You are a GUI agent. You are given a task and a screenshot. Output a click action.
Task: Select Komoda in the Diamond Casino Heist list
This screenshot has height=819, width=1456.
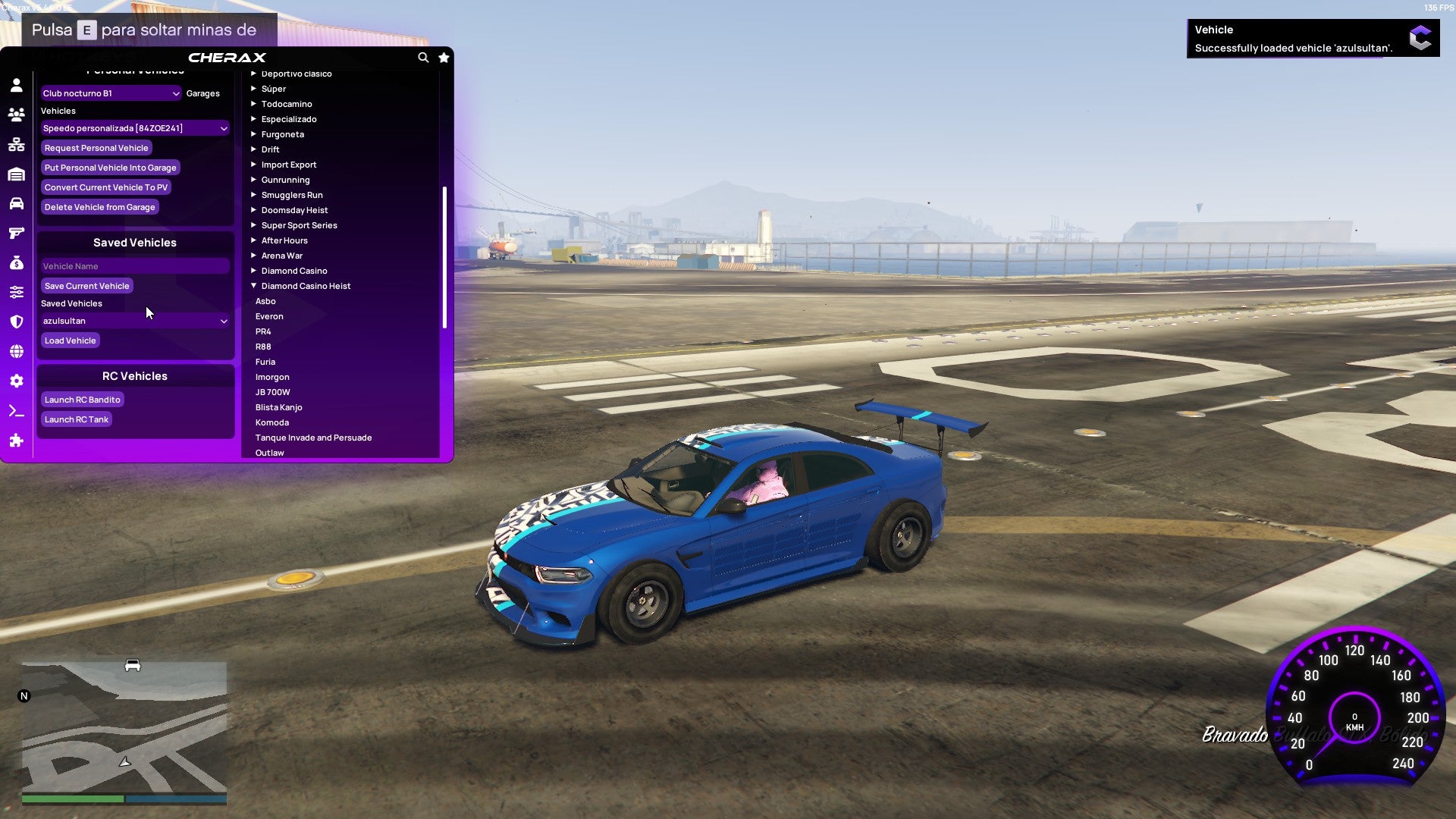click(x=271, y=422)
